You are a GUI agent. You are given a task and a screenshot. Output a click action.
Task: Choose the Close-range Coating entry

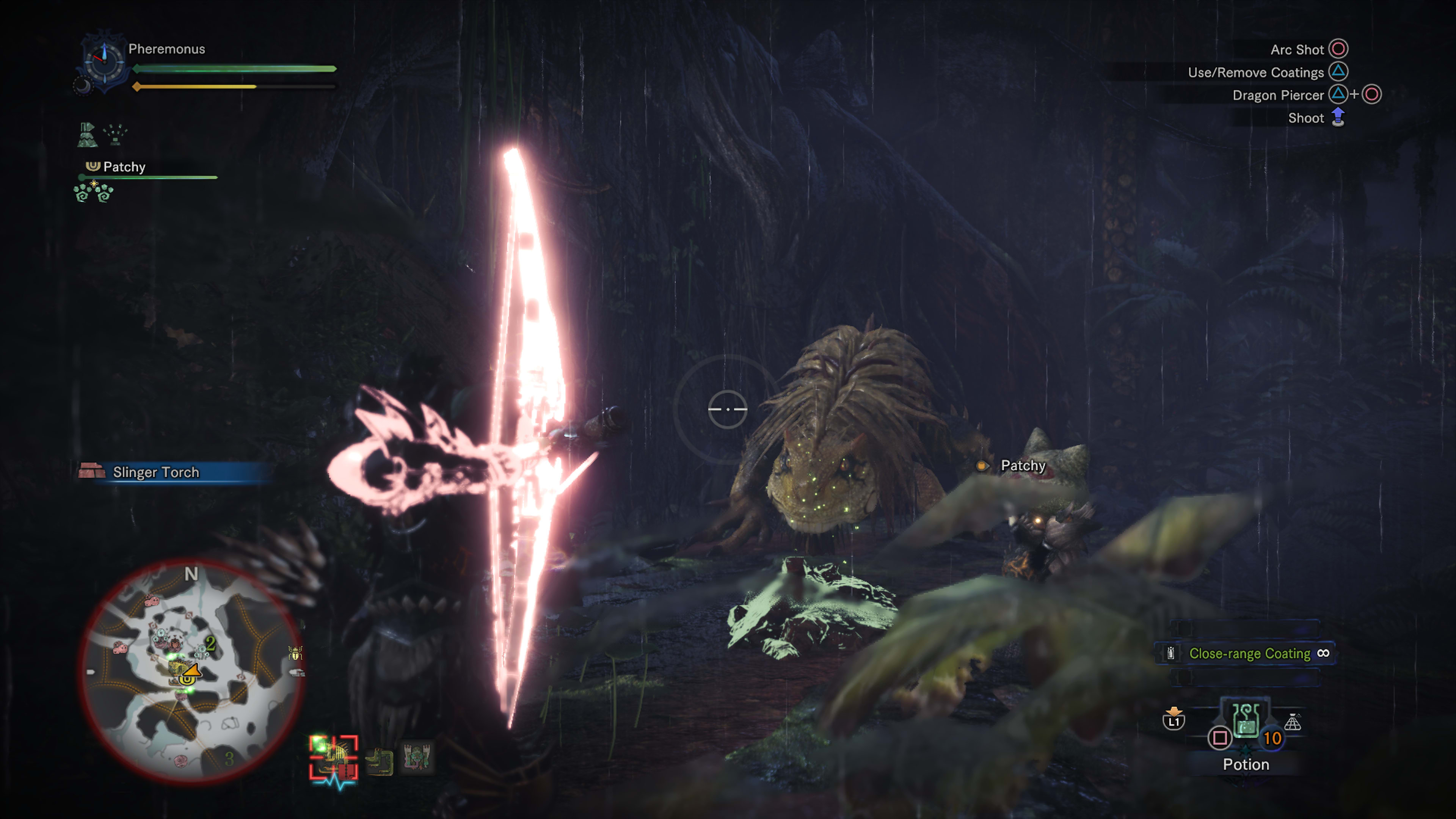click(x=1249, y=653)
